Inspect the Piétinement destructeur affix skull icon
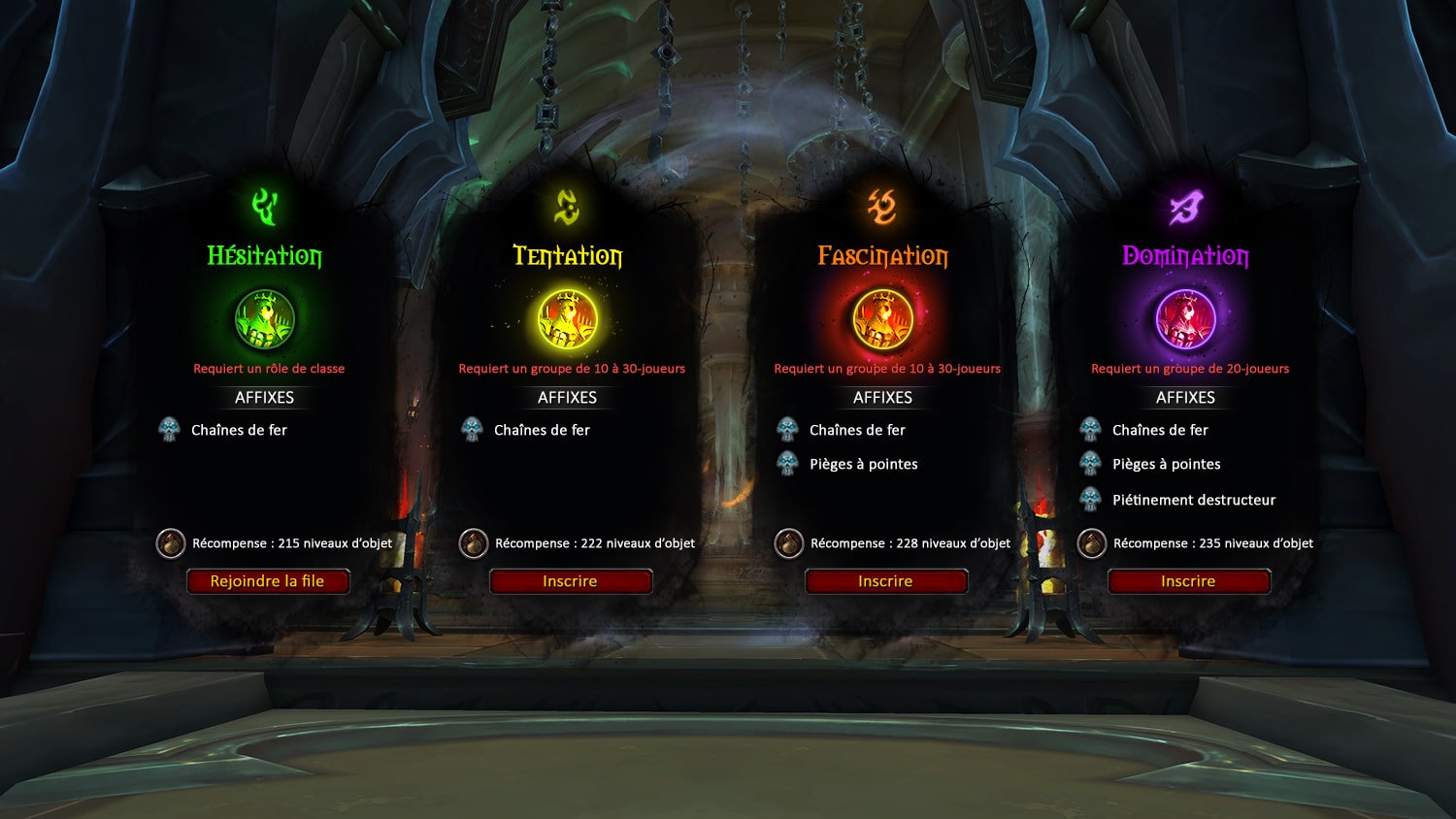The width and height of the screenshot is (1456, 819). tap(1091, 500)
